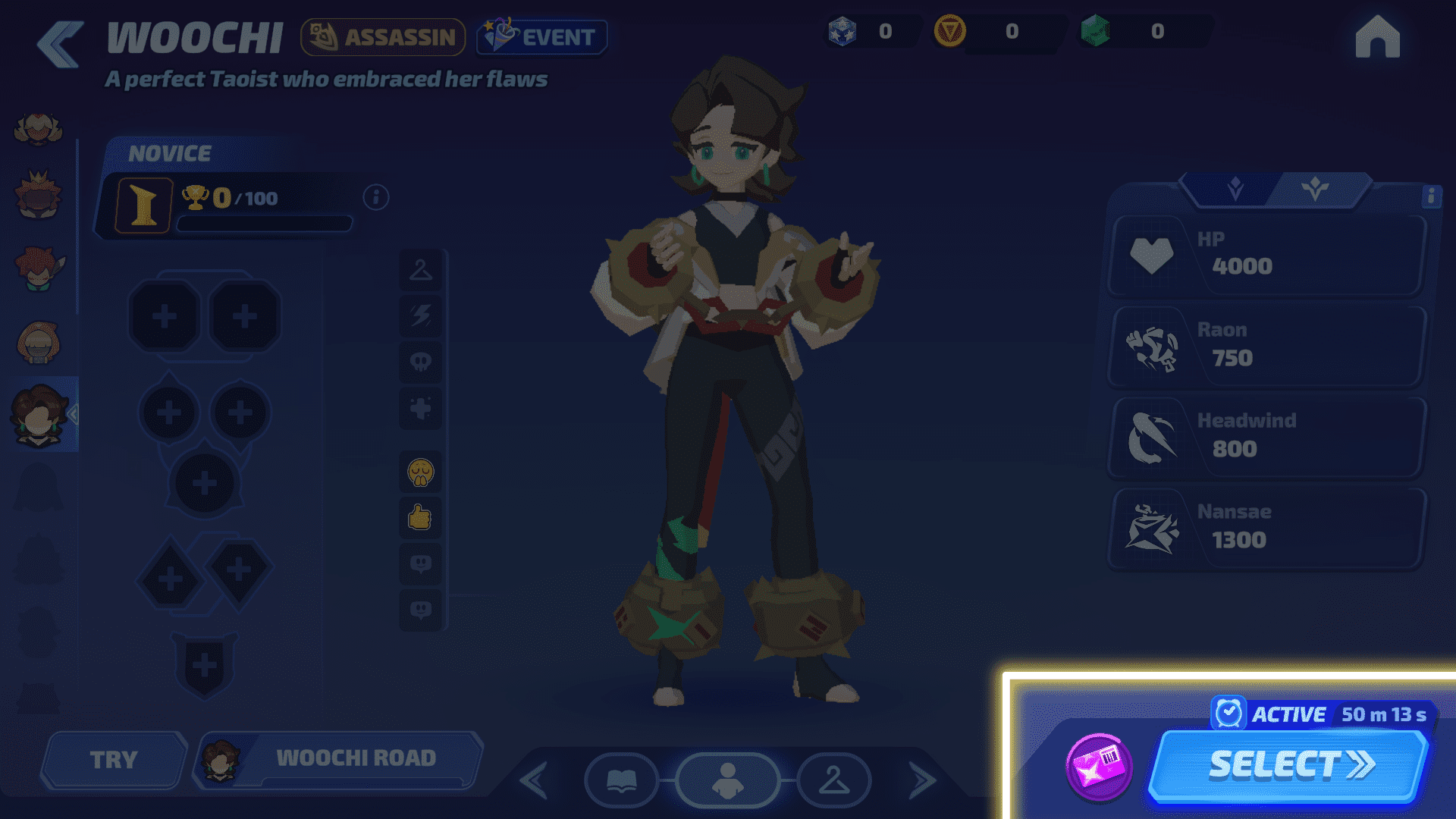
Task: Try out Woochi with the TRY button
Action: [114, 759]
